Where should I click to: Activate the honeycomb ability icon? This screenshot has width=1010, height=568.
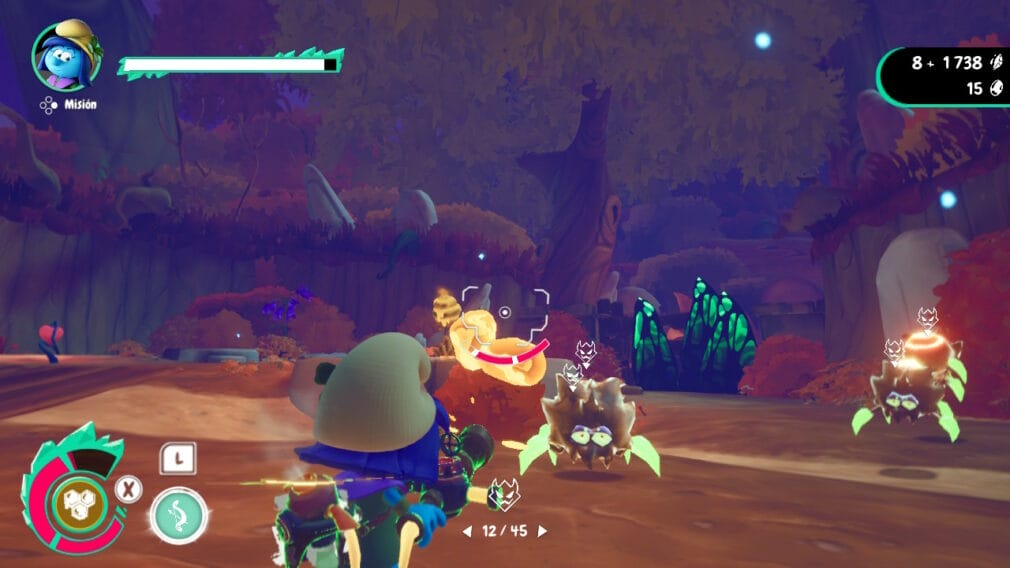pyautogui.click(x=73, y=498)
